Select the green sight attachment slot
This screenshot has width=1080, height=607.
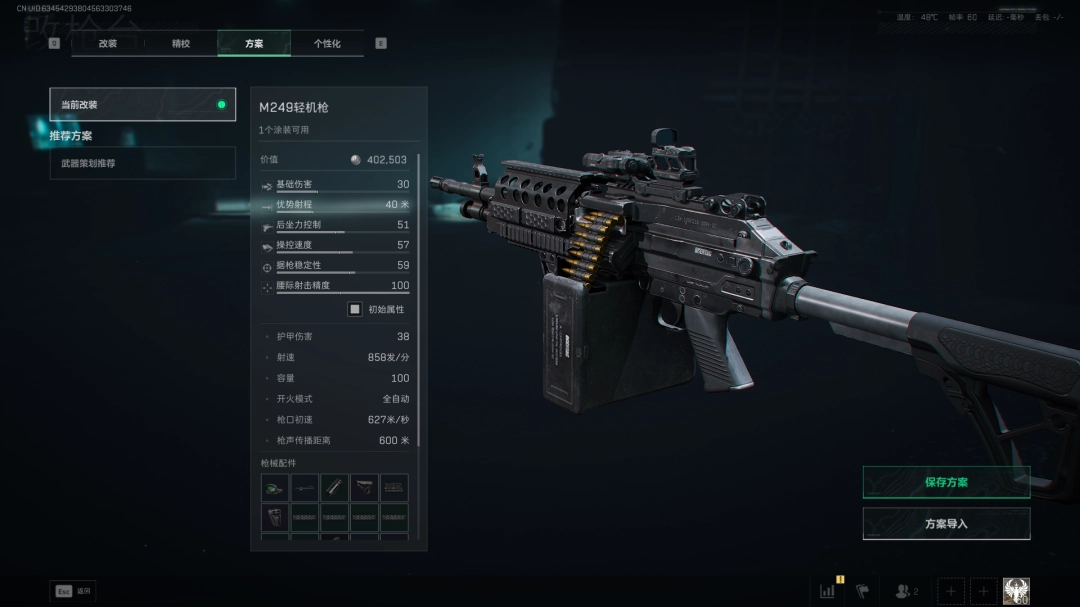(275, 488)
